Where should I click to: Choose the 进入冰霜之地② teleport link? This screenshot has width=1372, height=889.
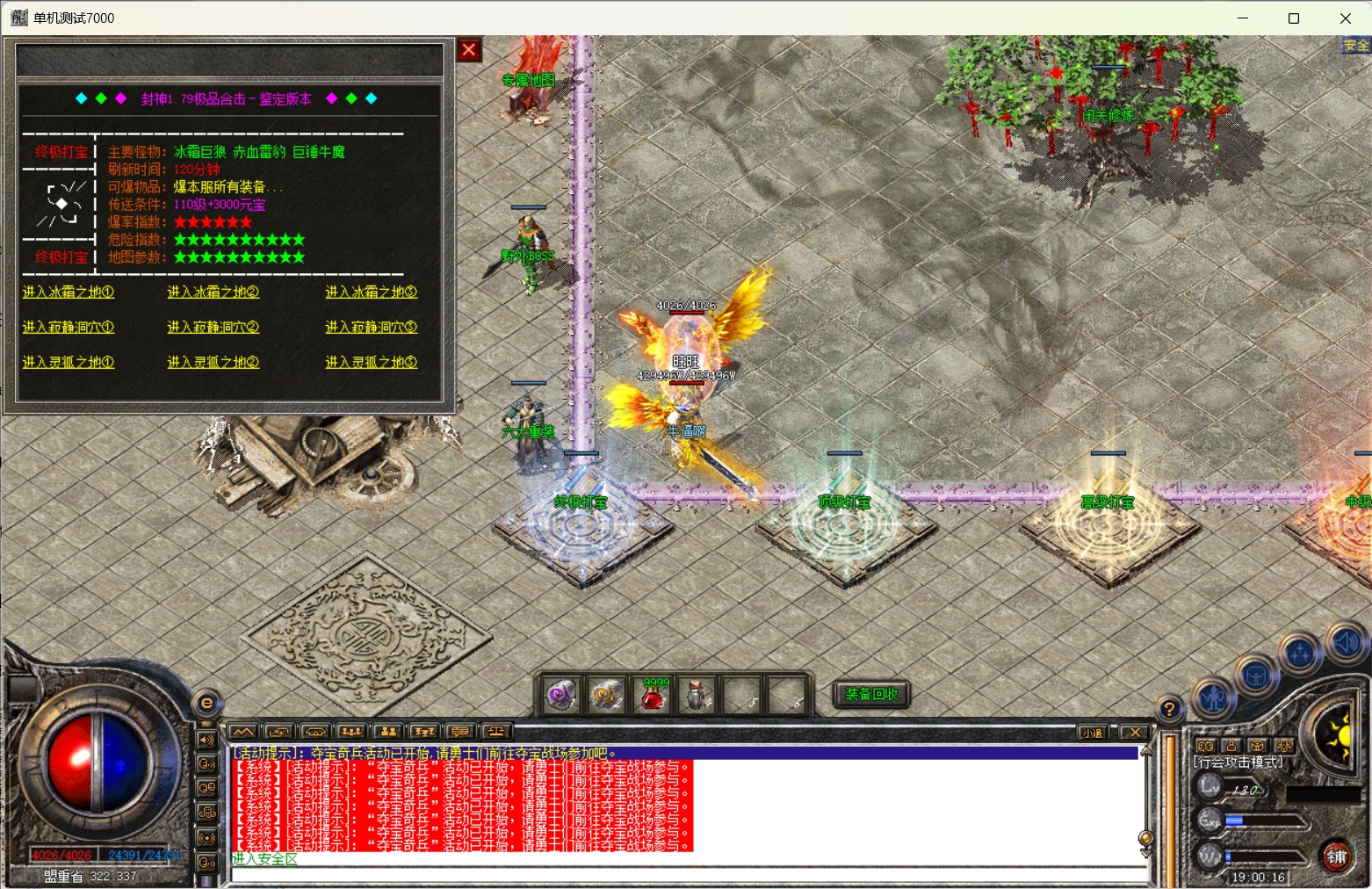pyautogui.click(x=213, y=292)
